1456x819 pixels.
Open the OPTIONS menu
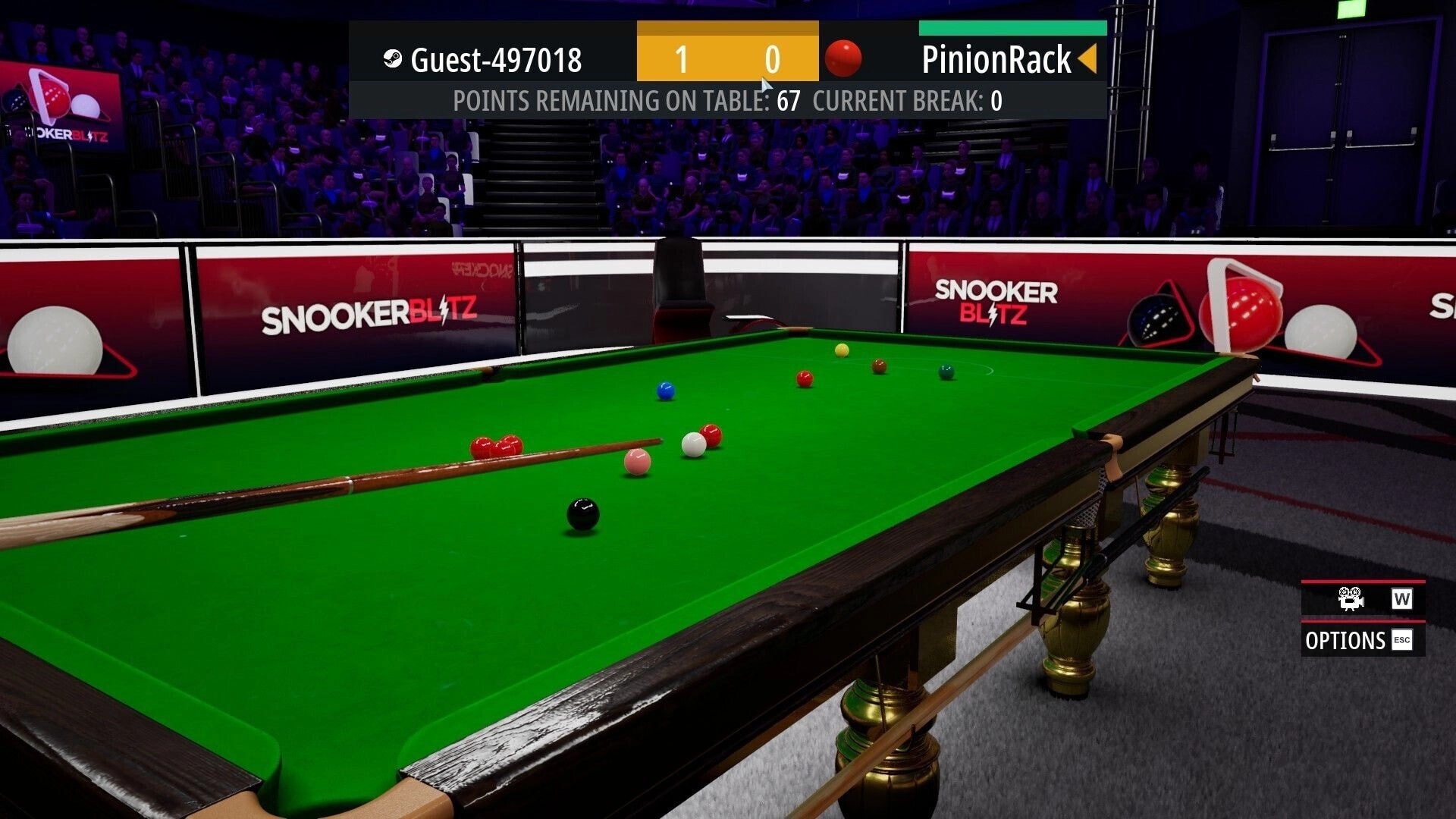pyautogui.click(x=1346, y=641)
